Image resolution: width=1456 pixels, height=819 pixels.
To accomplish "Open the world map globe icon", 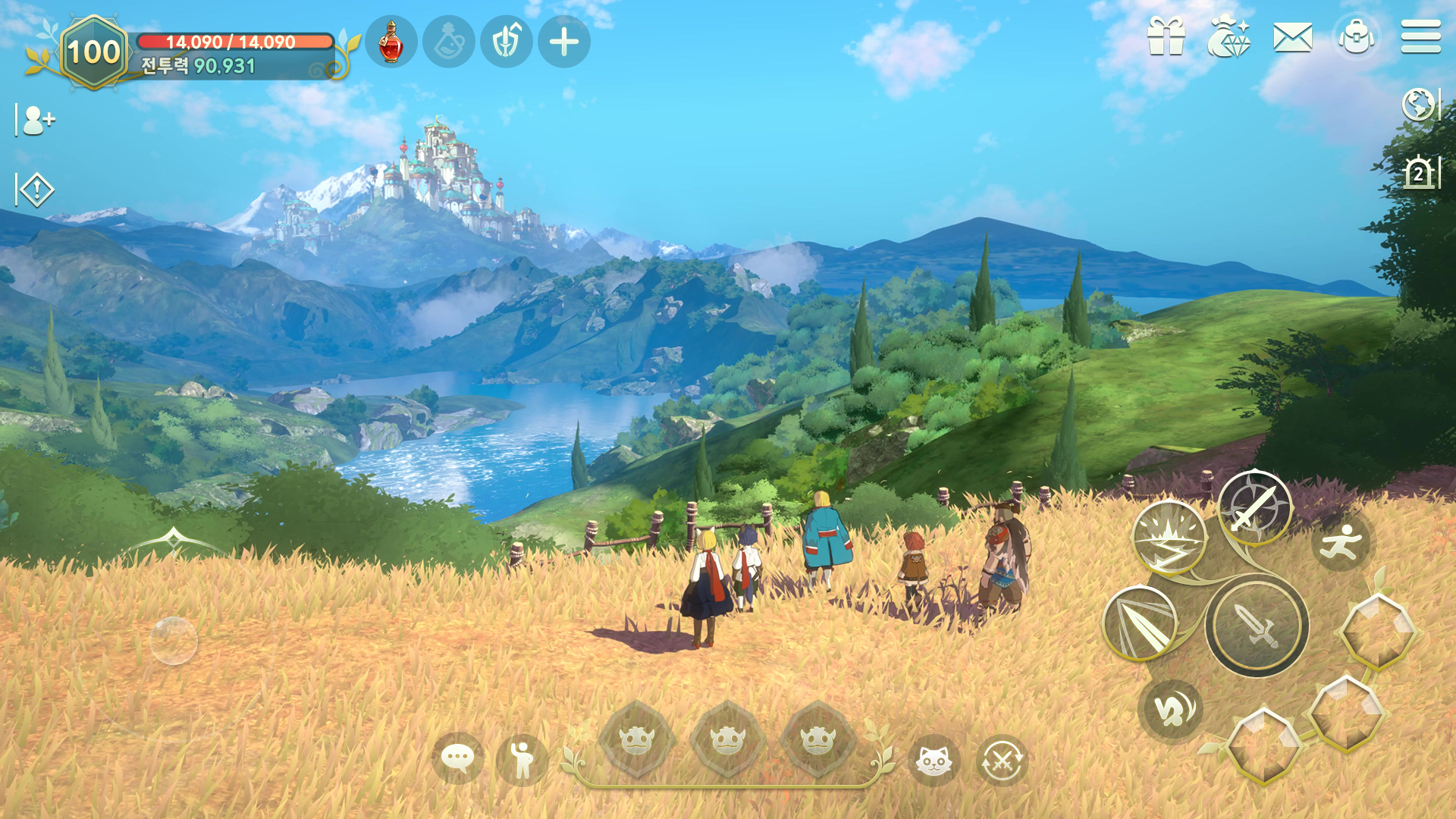I will click(x=1420, y=106).
